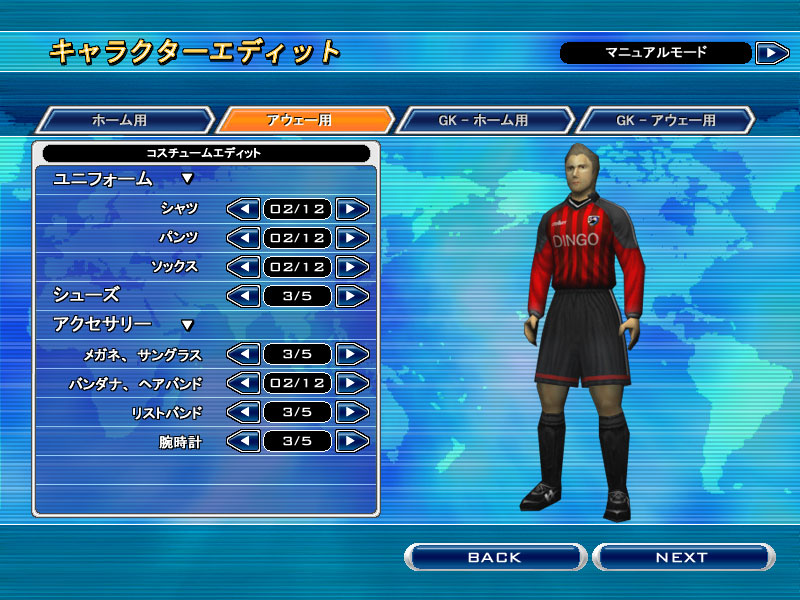This screenshot has height=600, width=800.
Task: Select previous パンツ option
Action: tap(243, 238)
